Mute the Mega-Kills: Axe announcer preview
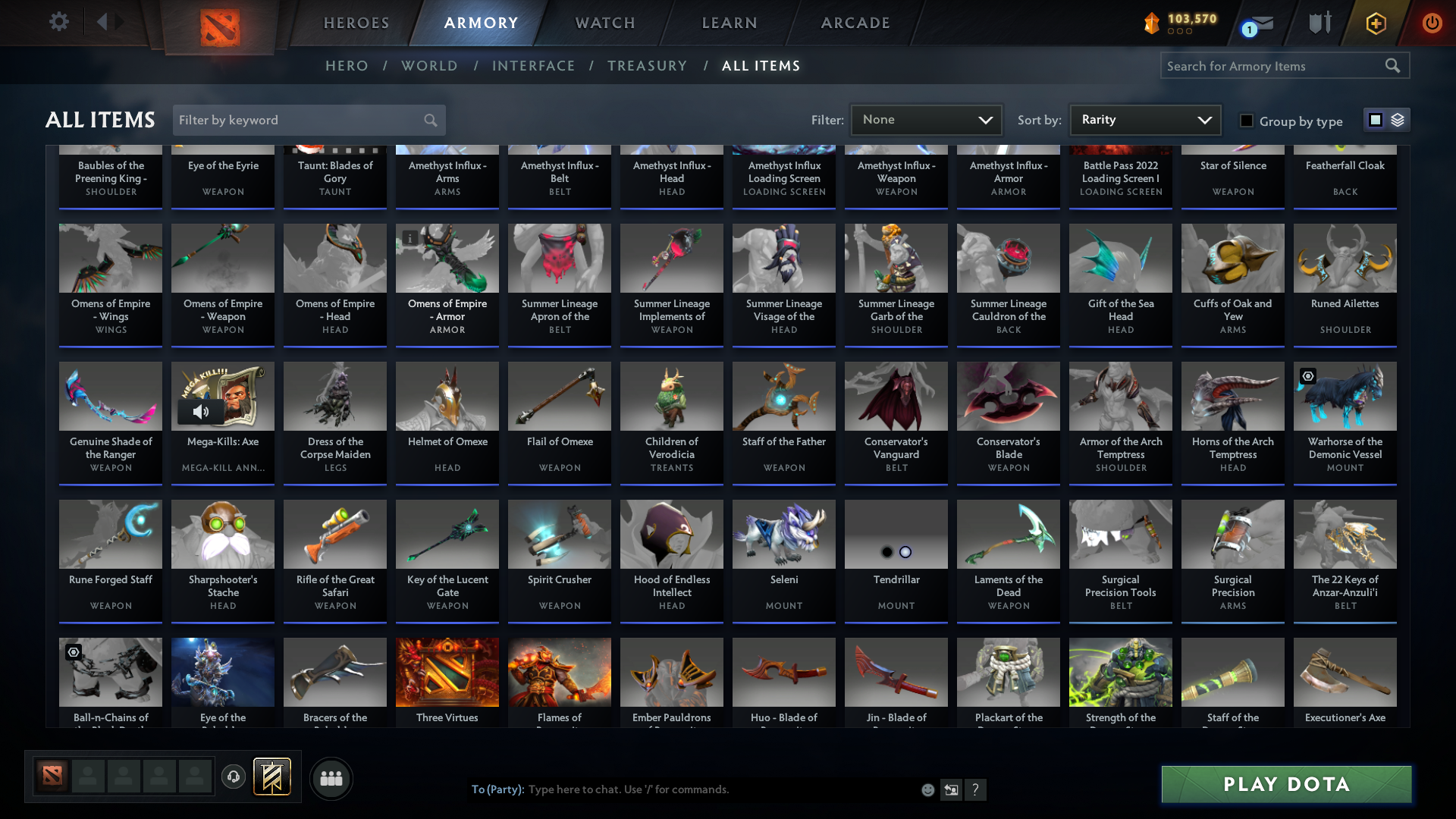Viewport: 1456px width, 819px height. point(200,412)
